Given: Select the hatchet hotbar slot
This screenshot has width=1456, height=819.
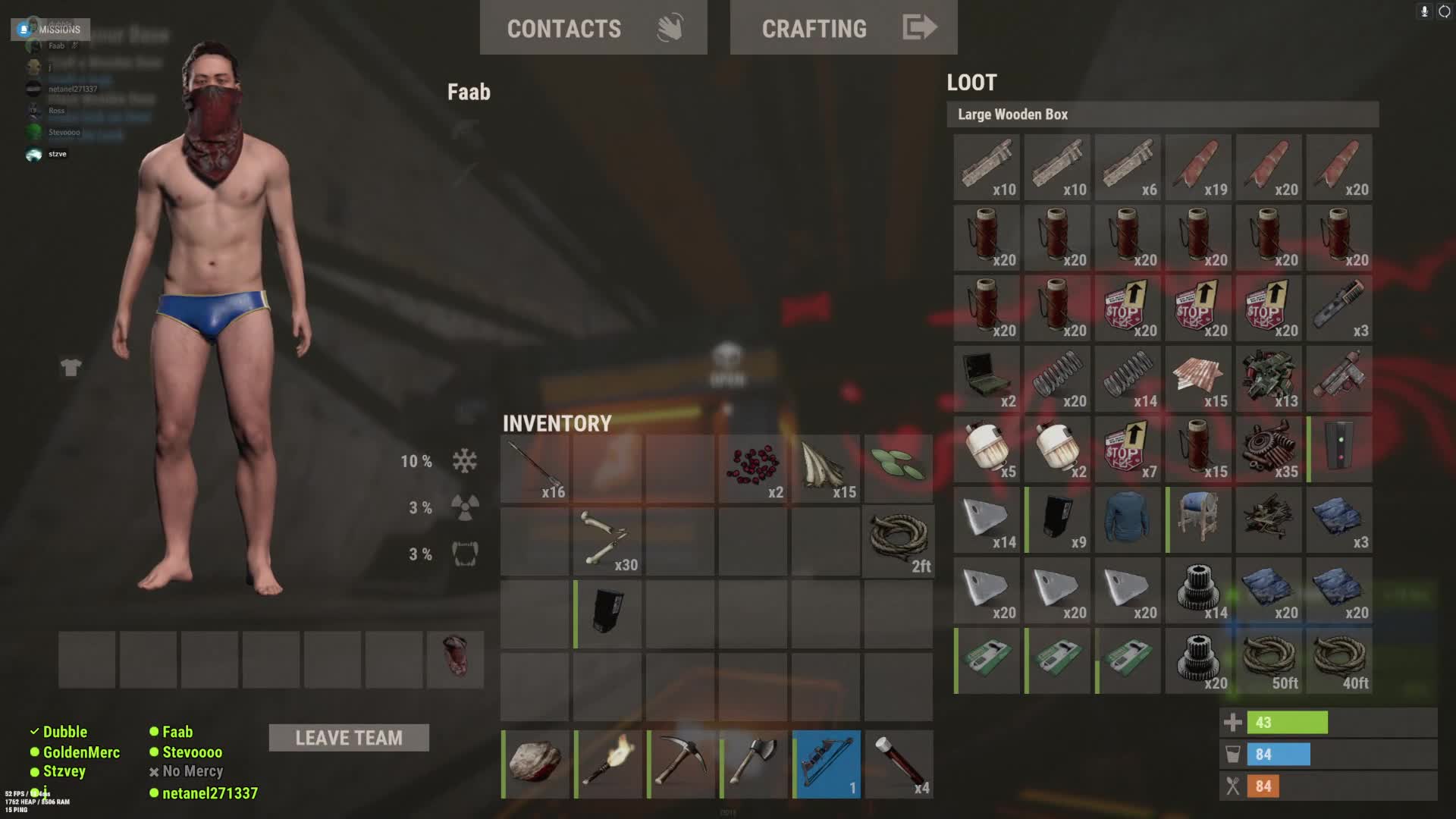Looking at the screenshot, I should [754, 764].
